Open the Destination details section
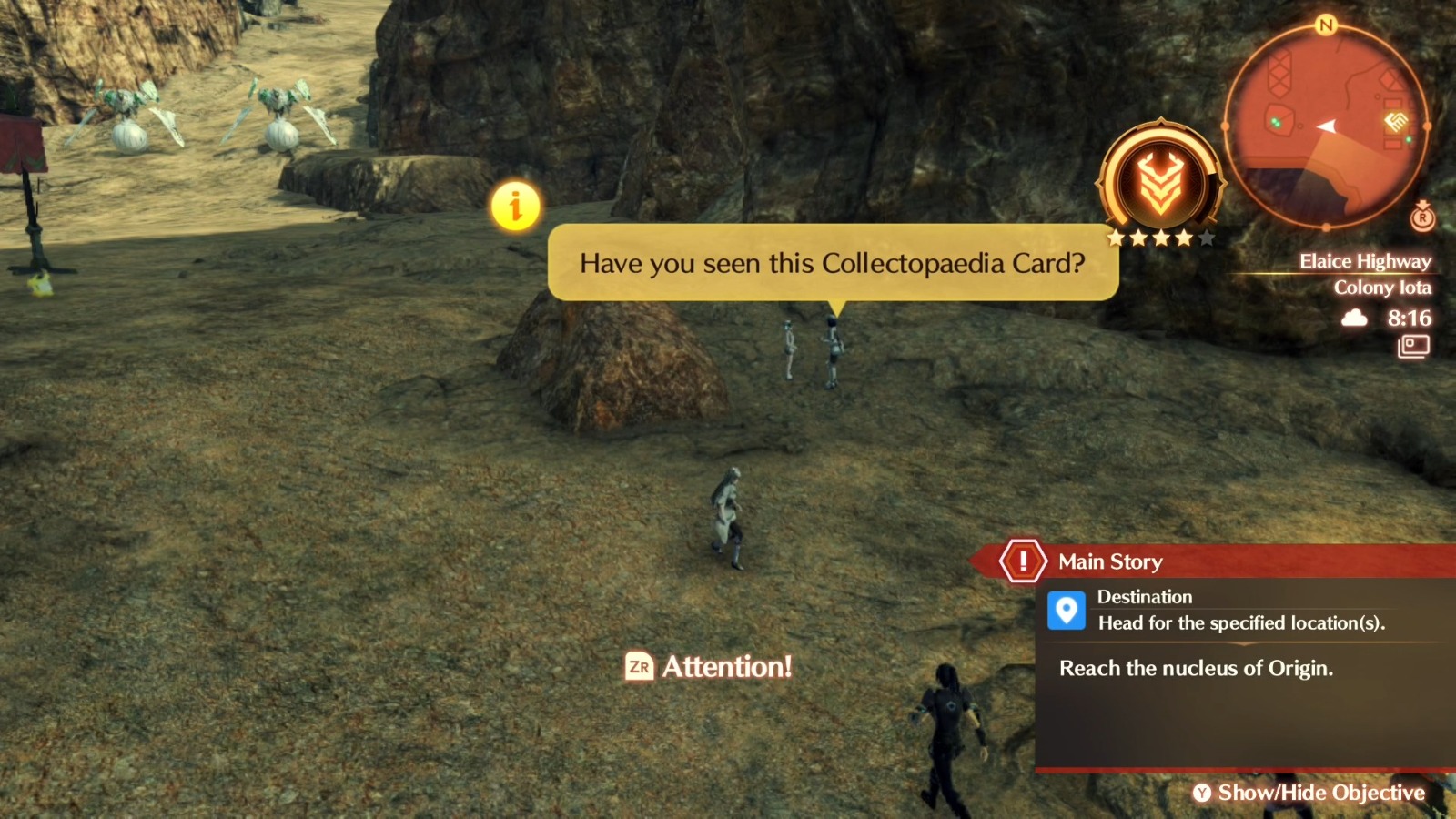1456x819 pixels. 1146,597
